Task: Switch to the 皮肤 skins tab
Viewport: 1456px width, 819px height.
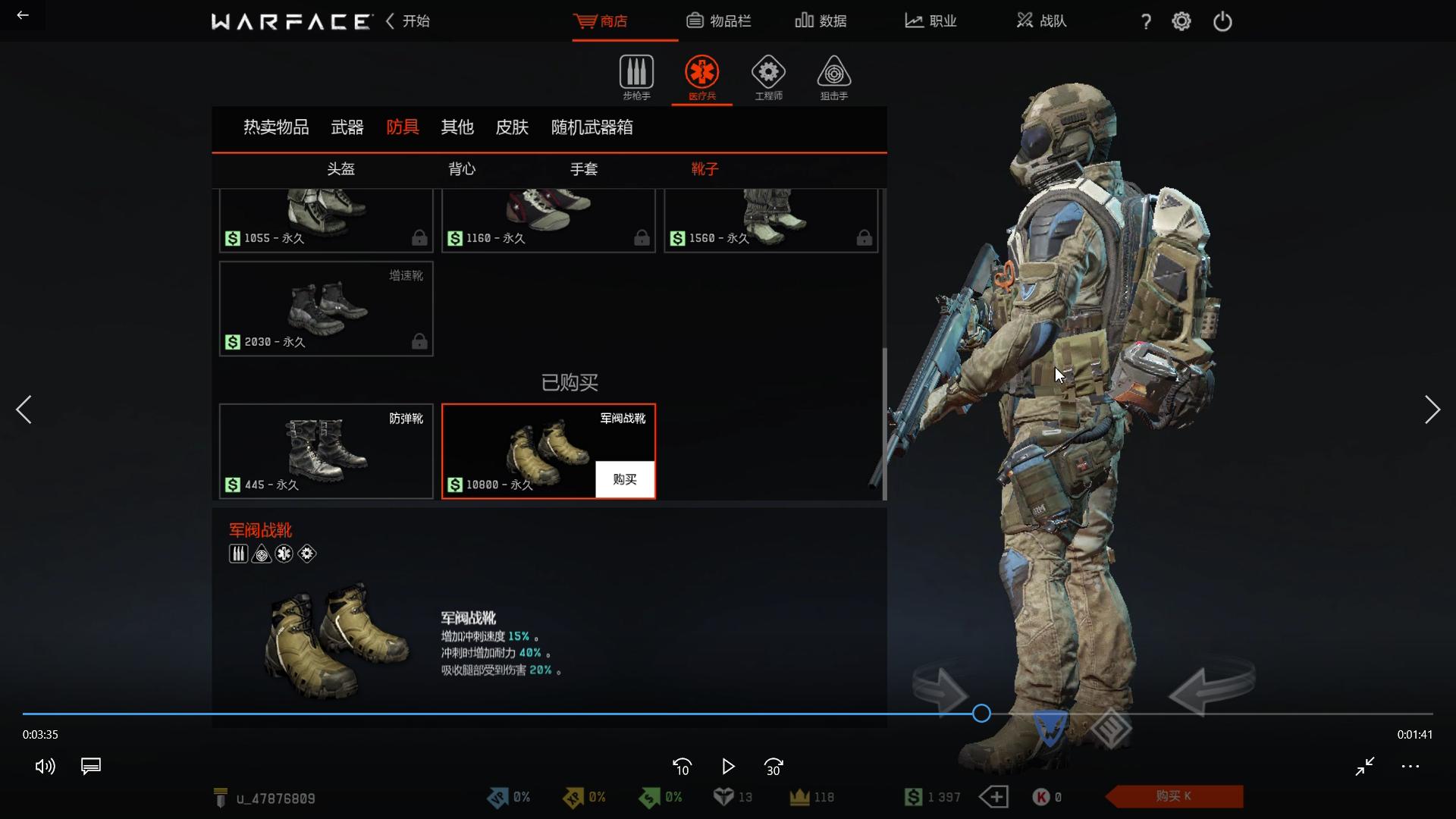Action: coord(512,127)
